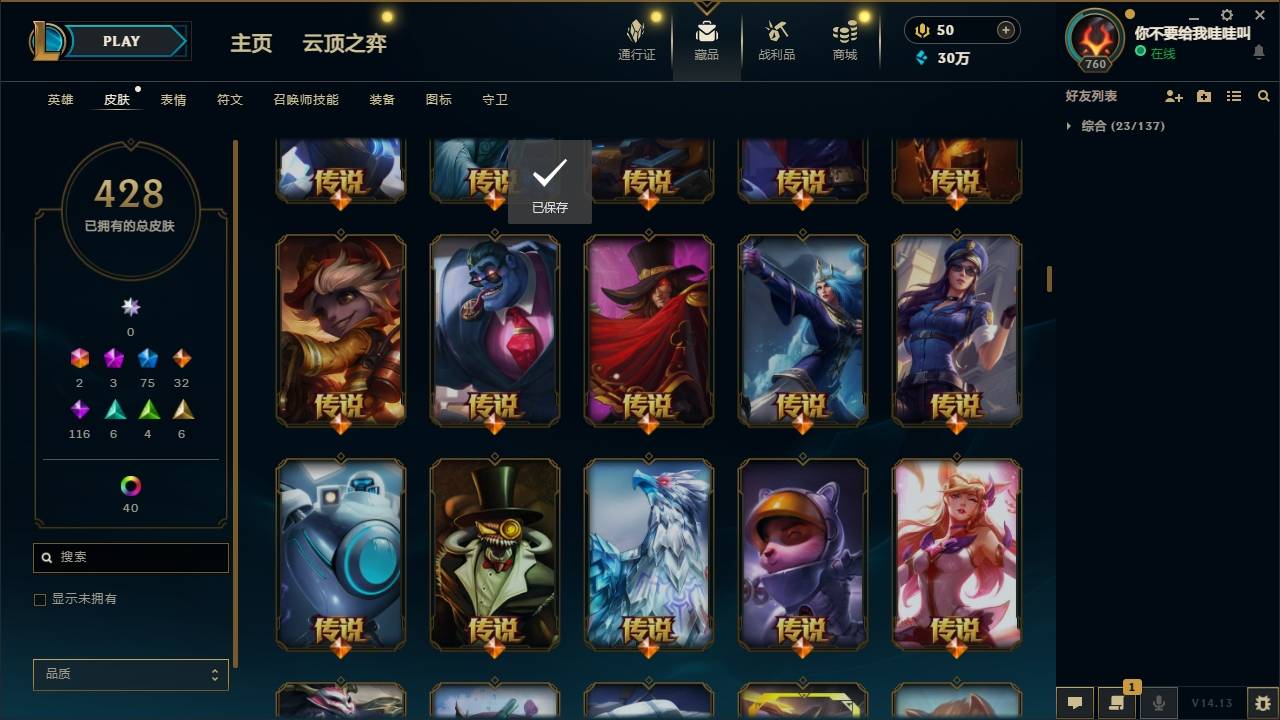Open the friends list search icon
This screenshot has width=1280, height=720.
[1264, 96]
